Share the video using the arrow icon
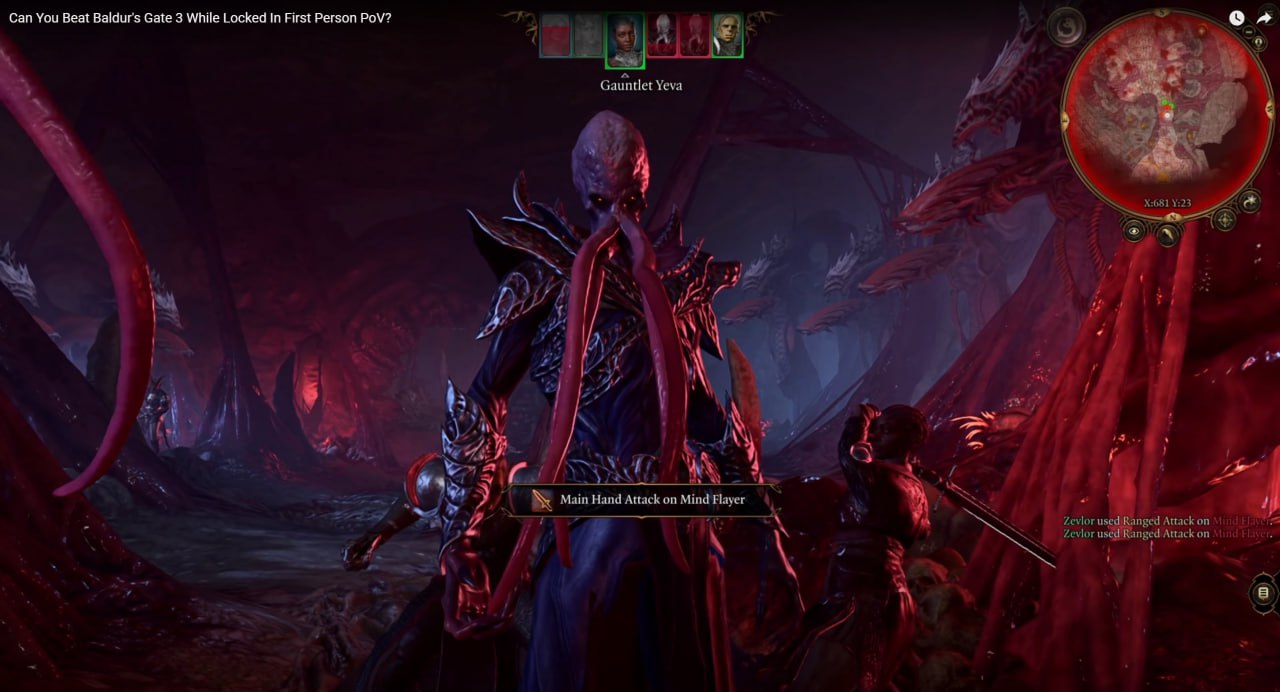This screenshot has width=1280, height=692. pos(1264,18)
